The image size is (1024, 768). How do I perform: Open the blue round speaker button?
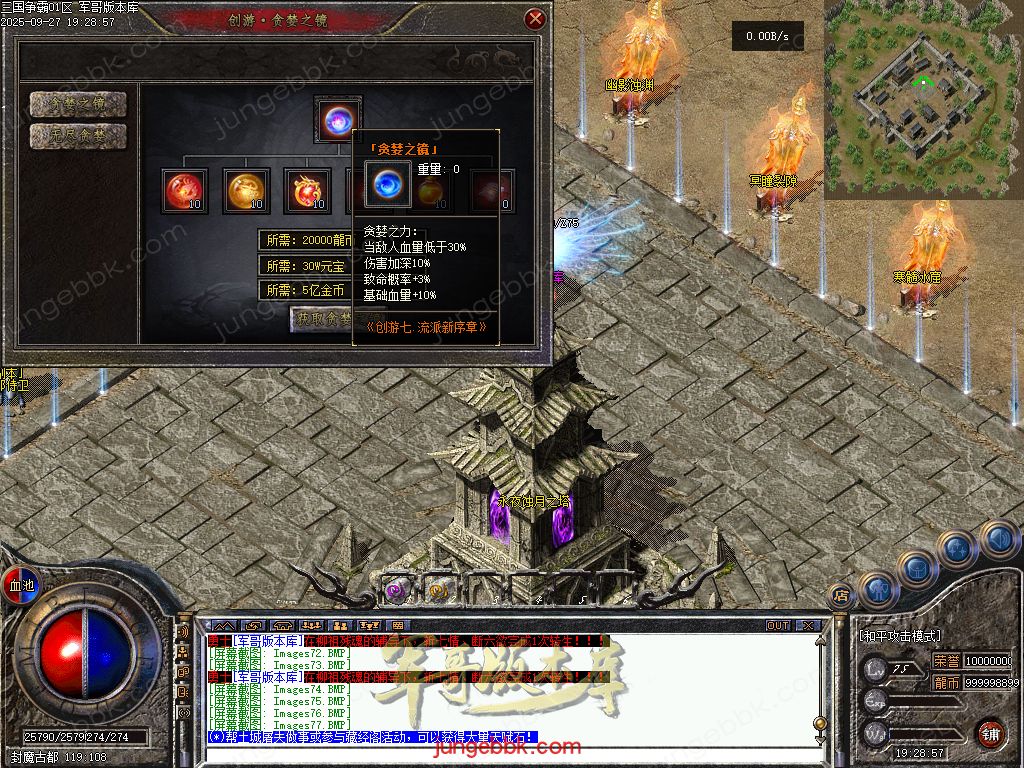coord(999,541)
